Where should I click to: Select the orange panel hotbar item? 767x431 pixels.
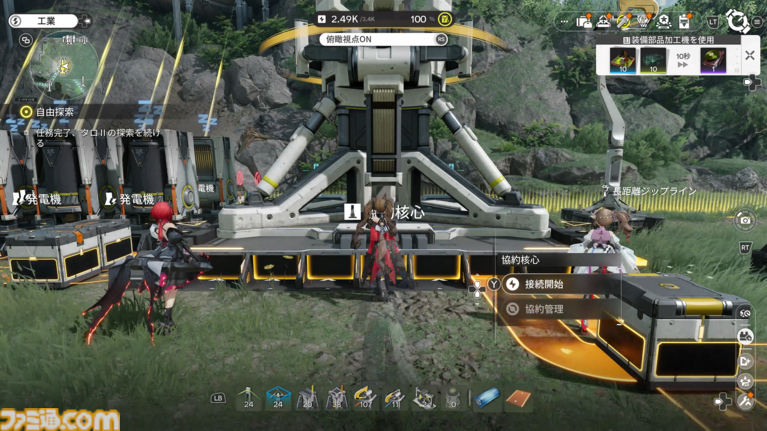tap(517, 398)
